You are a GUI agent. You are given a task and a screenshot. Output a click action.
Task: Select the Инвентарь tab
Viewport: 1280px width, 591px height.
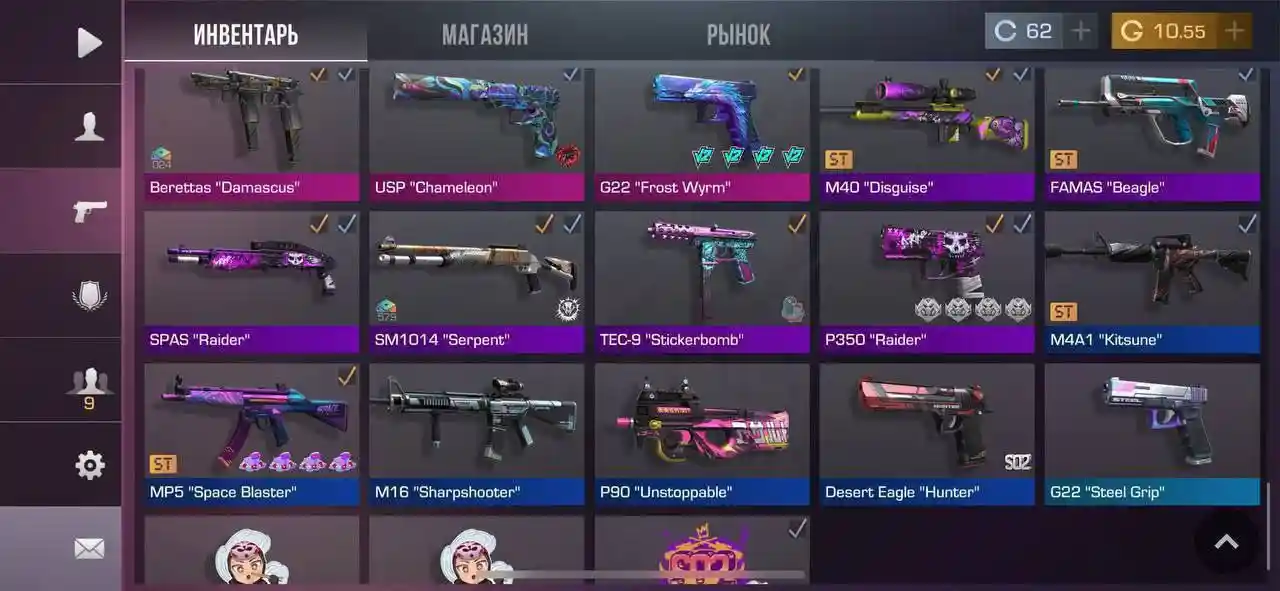click(x=245, y=35)
